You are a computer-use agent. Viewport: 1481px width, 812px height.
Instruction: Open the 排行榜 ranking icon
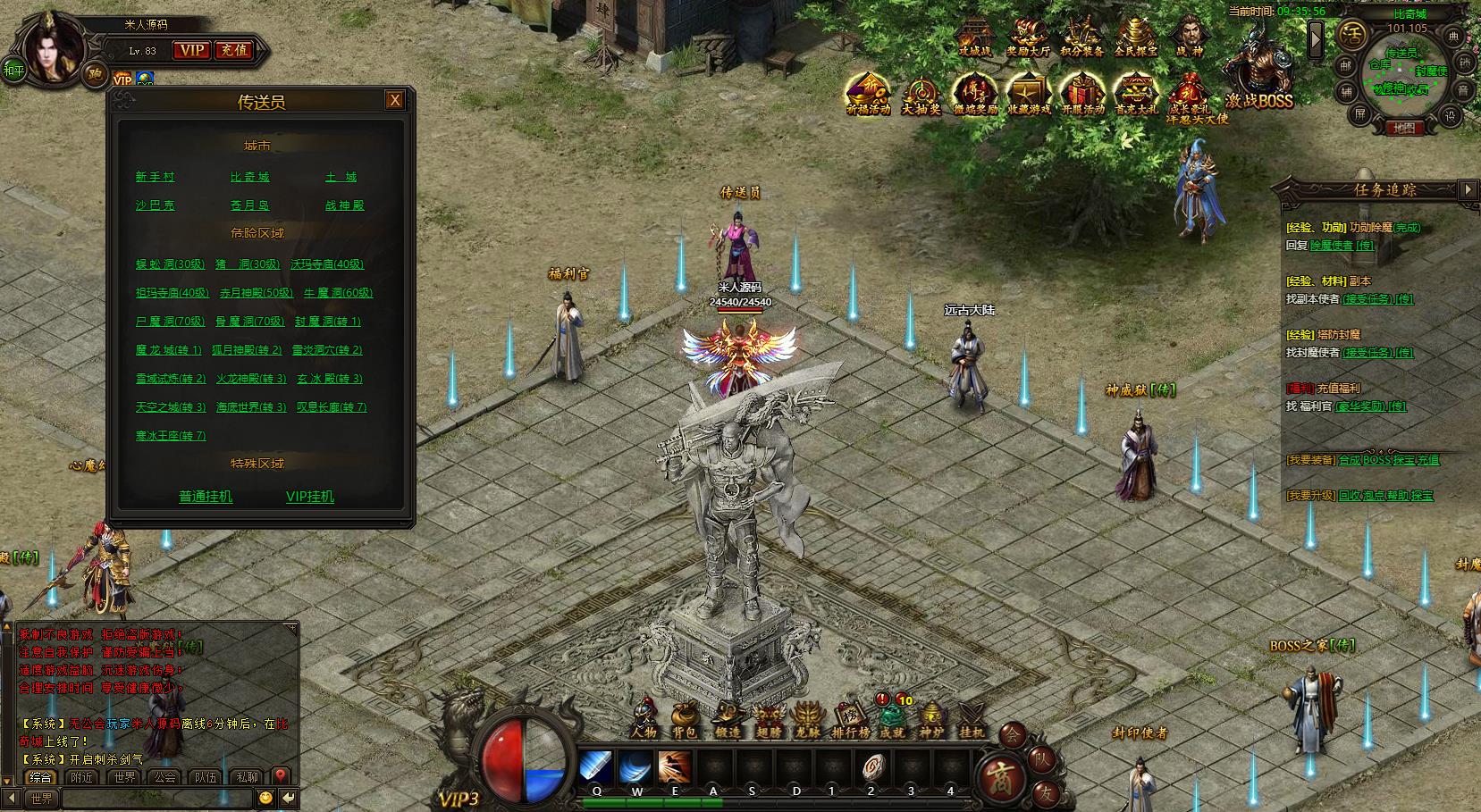850,720
